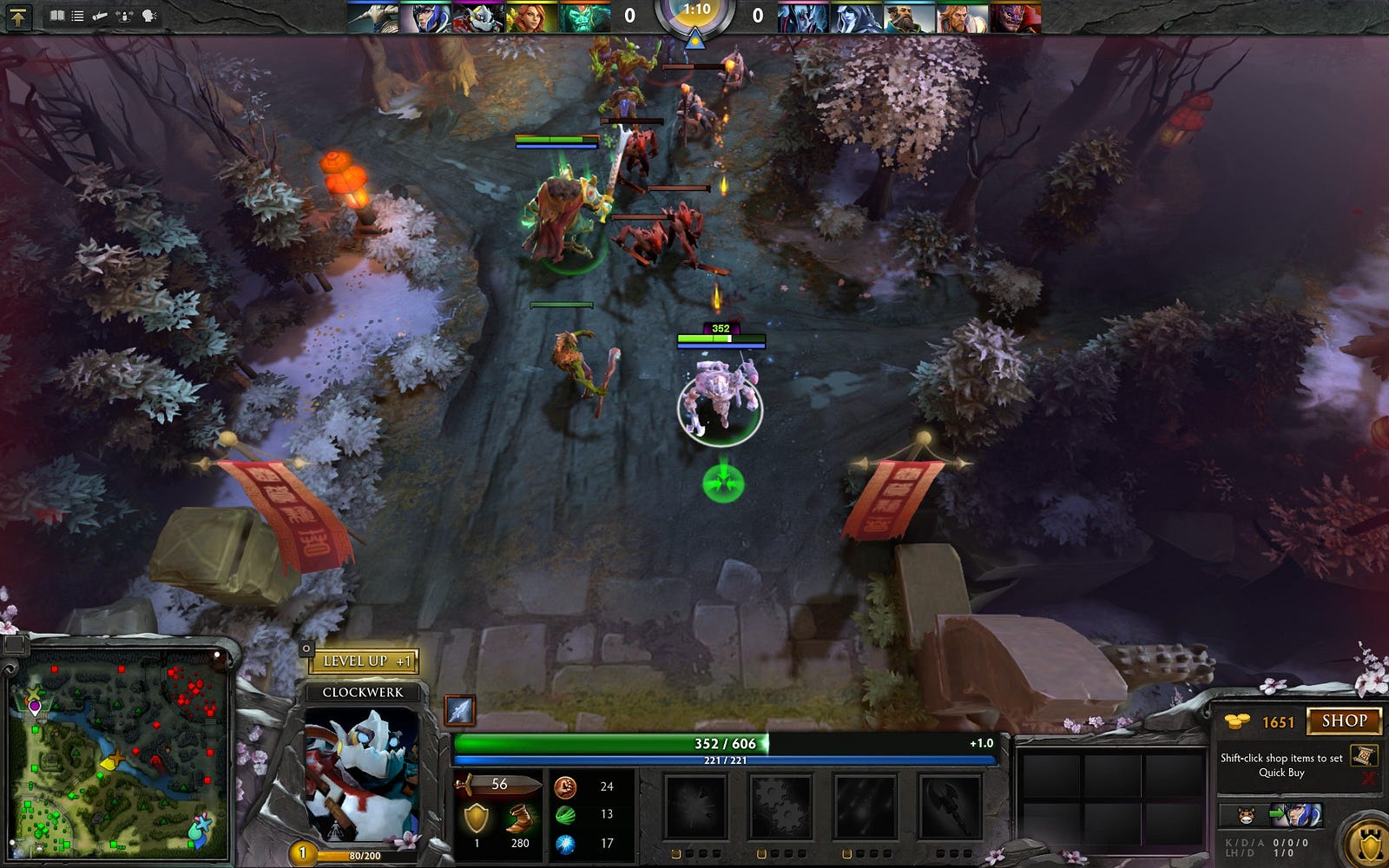The height and width of the screenshot is (868, 1389).
Task: Click the LEVEL UP +1 button
Action: click(365, 661)
